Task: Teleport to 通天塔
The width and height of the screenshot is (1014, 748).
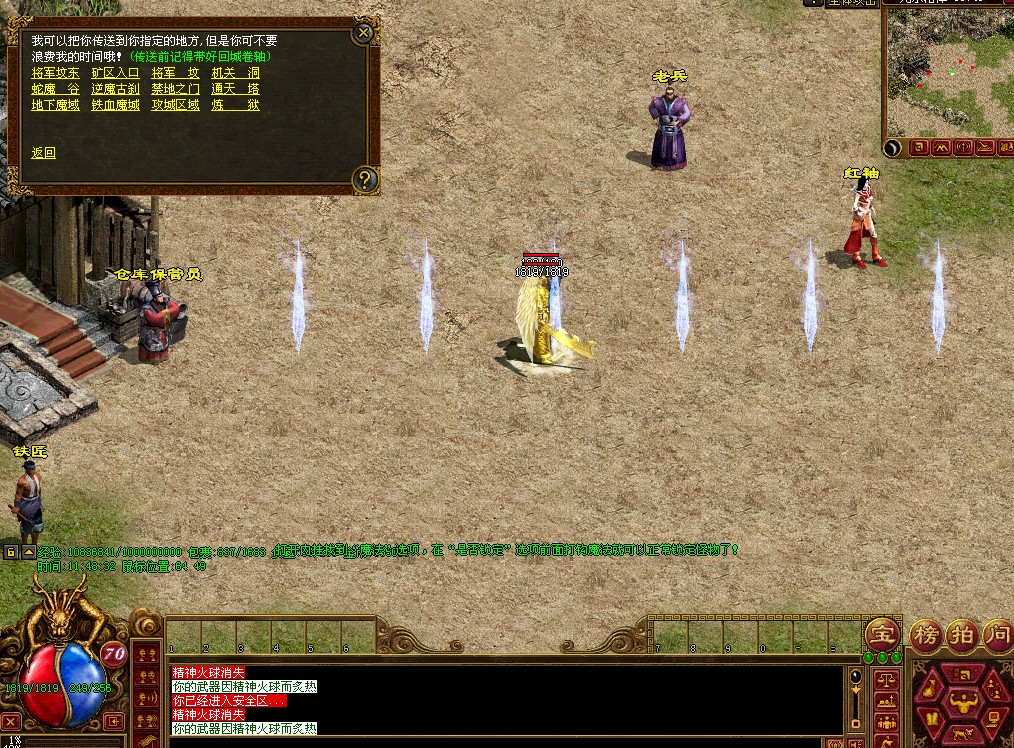Action: (235, 89)
